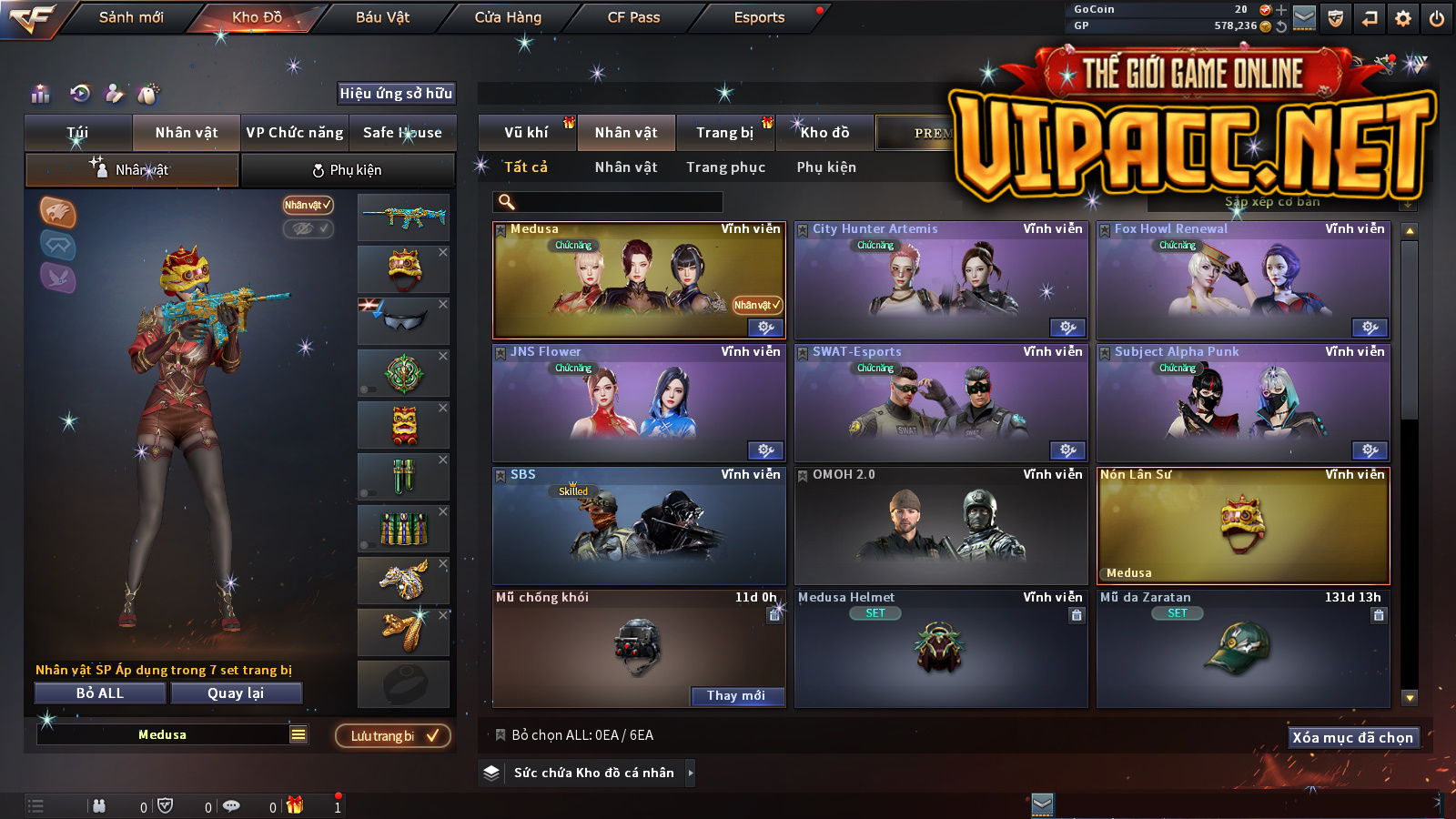
Task: Open the VP Chức năng tab
Action: coord(295,133)
